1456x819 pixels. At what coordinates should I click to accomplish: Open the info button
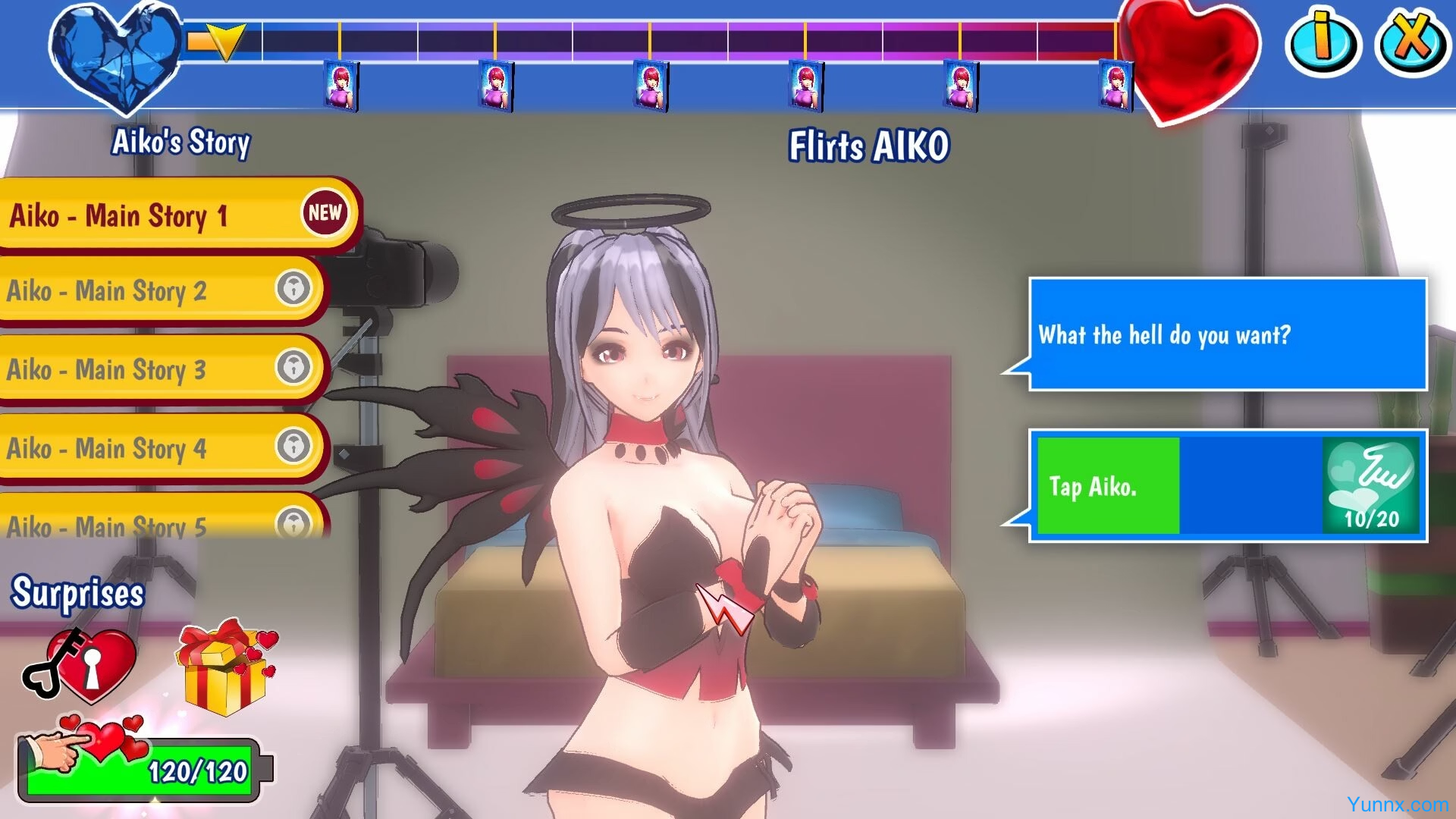pos(1323,42)
